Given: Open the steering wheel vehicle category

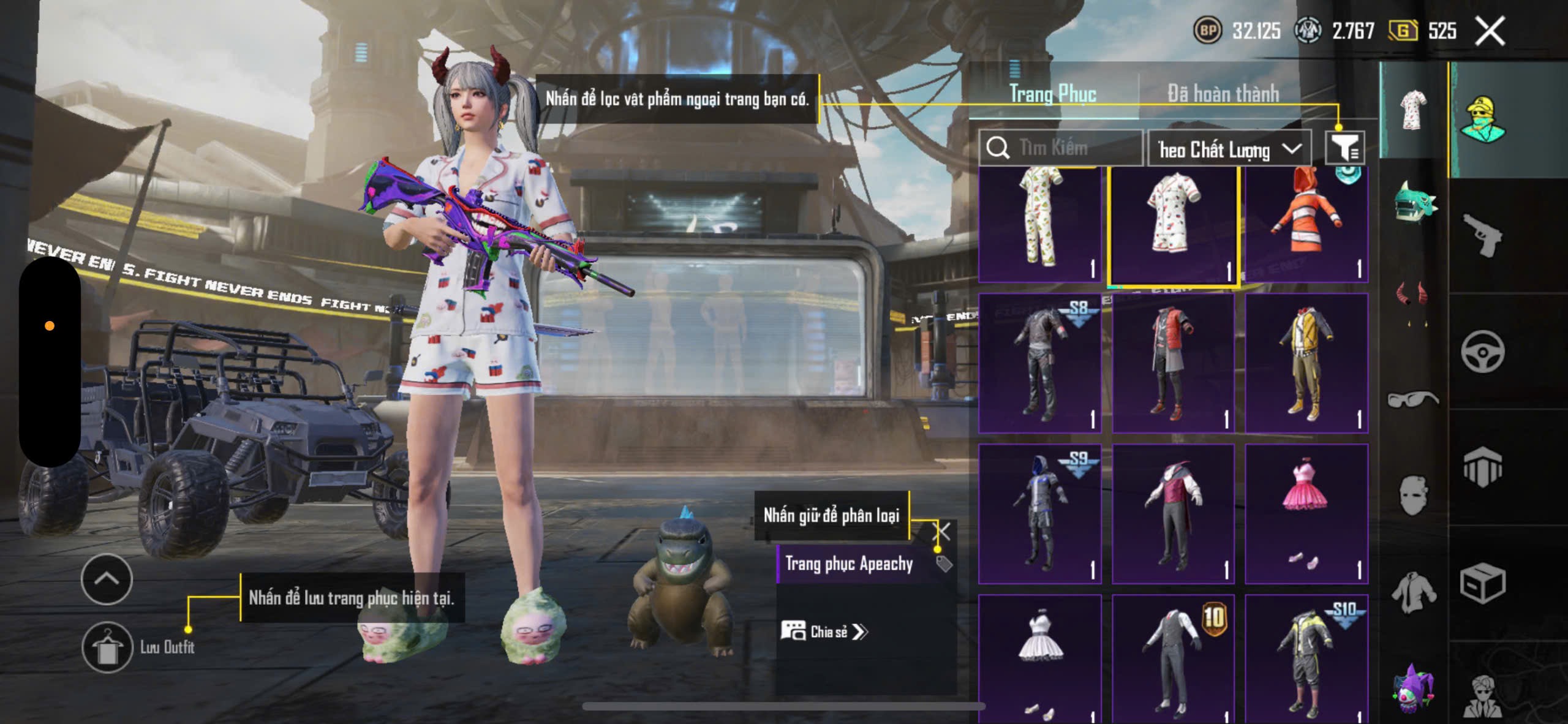Looking at the screenshot, I should (x=1482, y=351).
